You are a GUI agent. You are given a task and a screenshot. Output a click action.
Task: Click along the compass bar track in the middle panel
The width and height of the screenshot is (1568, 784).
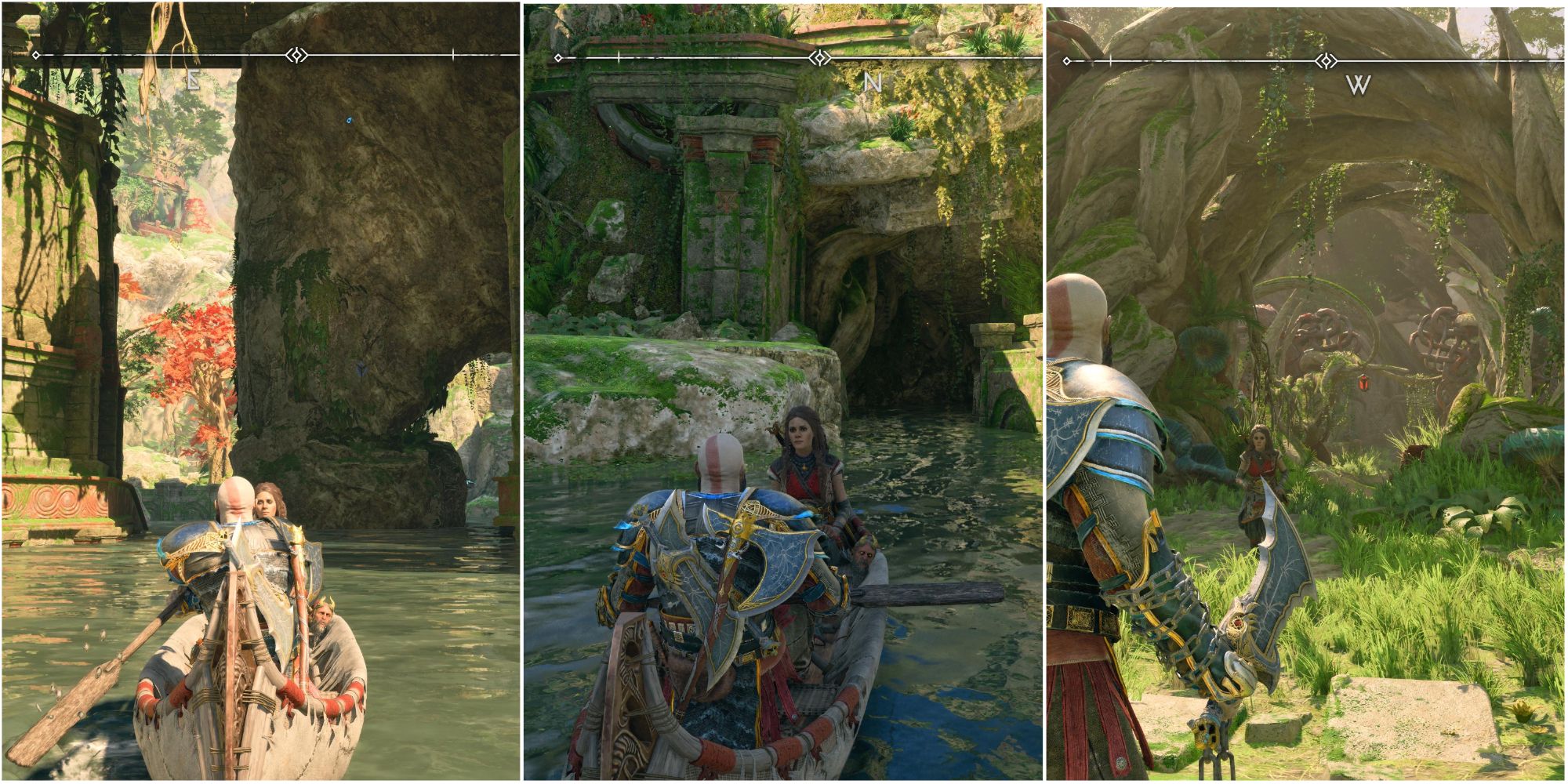(706, 56)
